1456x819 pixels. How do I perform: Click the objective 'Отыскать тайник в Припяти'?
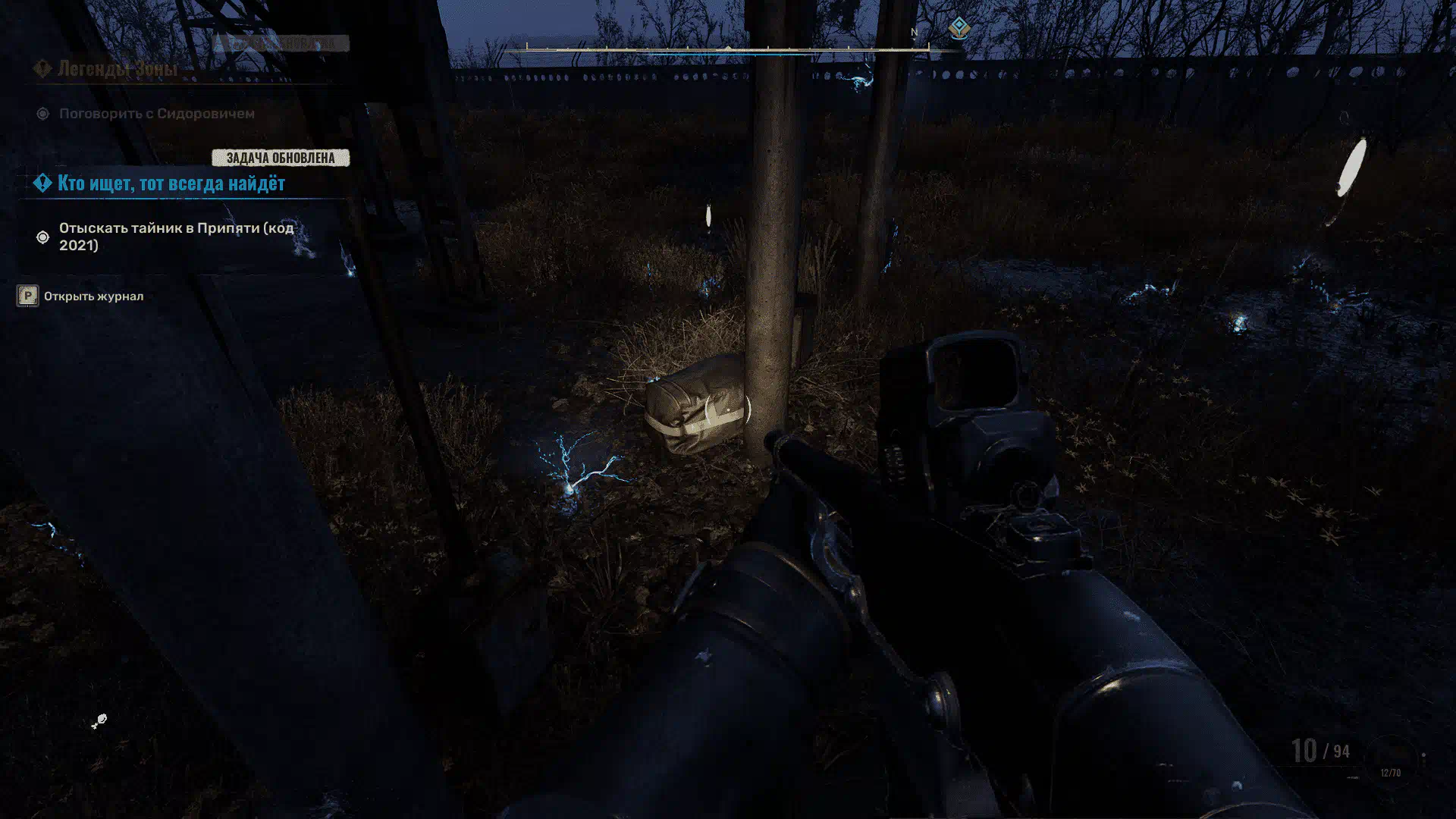pyautogui.click(x=176, y=237)
